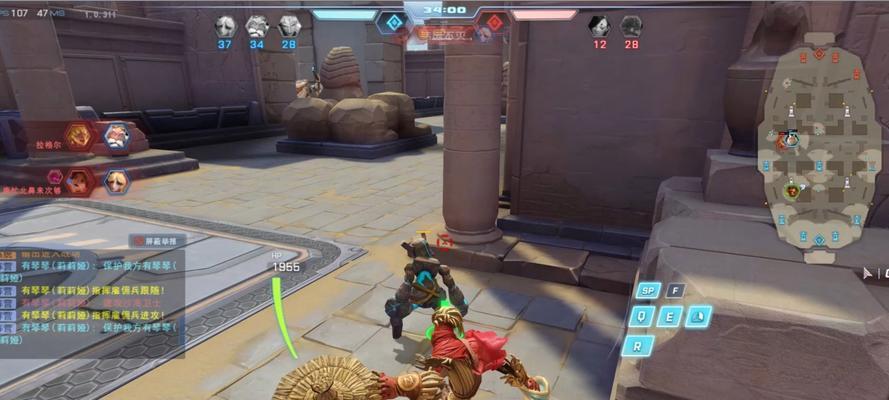Viewport: 889px width, 400px height.
Task: Open the team chat message panel
Action: point(92,300)
